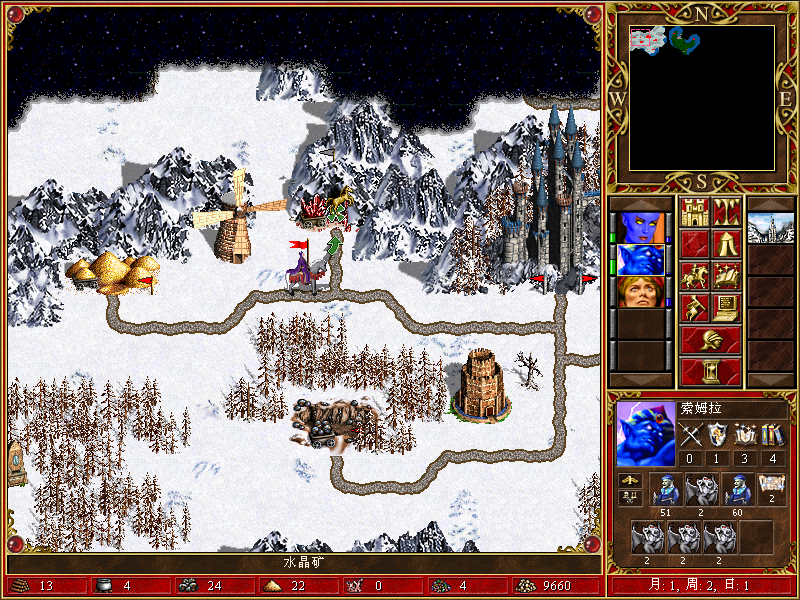Open adventure options with the digging figure button
800x600 pixels.
[x=694, y=307]
